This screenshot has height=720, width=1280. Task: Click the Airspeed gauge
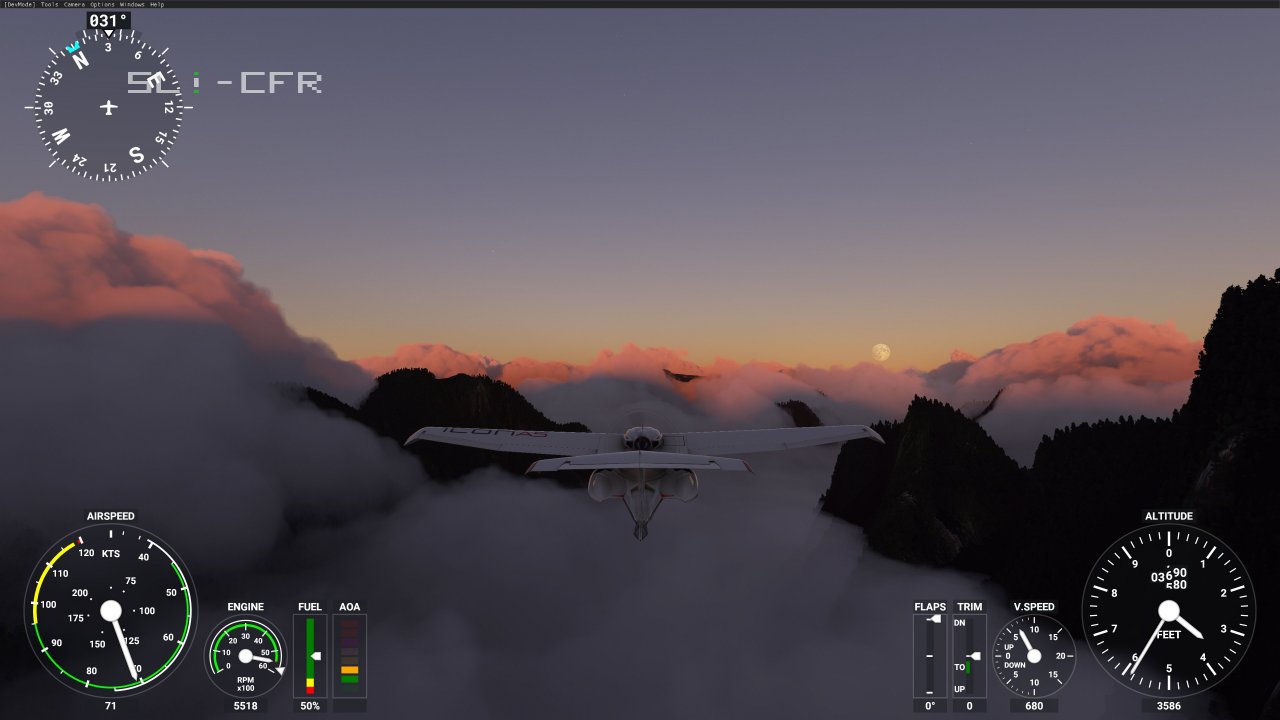(x=111, y=612)
